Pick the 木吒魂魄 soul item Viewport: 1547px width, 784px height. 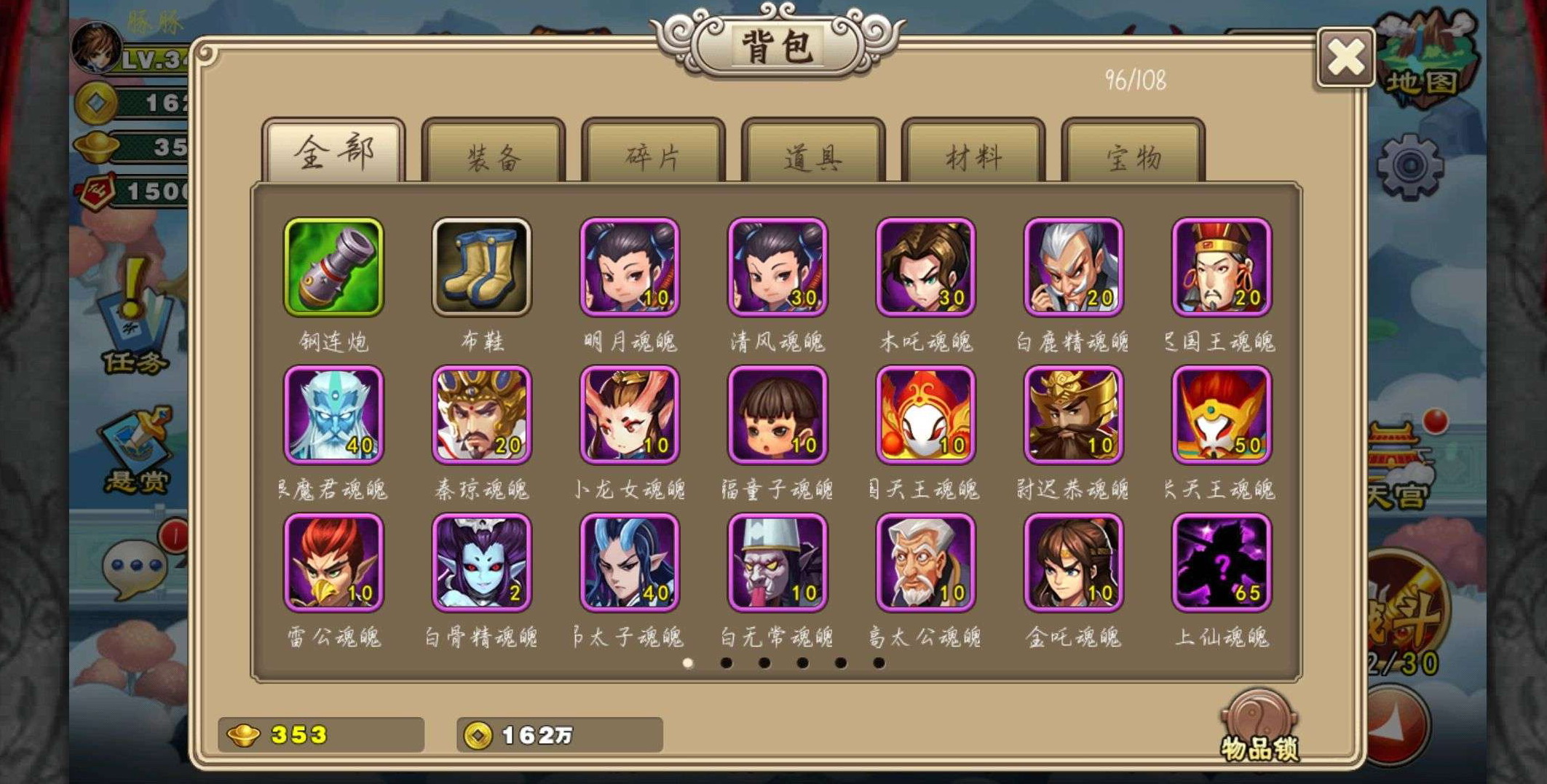point(925,267)
